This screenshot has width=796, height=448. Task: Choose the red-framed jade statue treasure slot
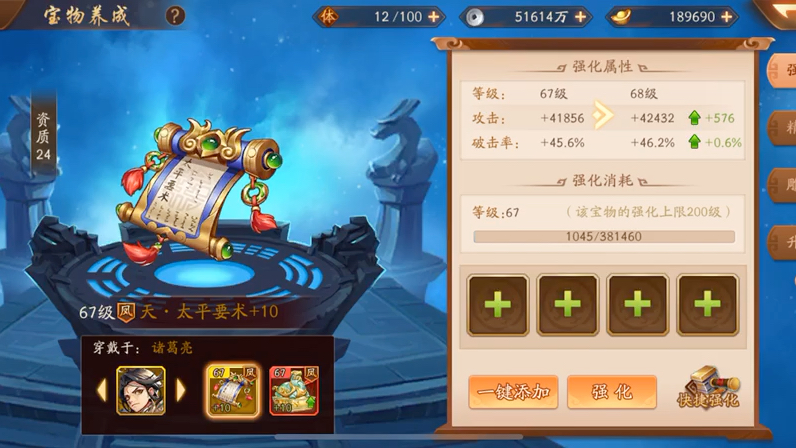(293, 390)
